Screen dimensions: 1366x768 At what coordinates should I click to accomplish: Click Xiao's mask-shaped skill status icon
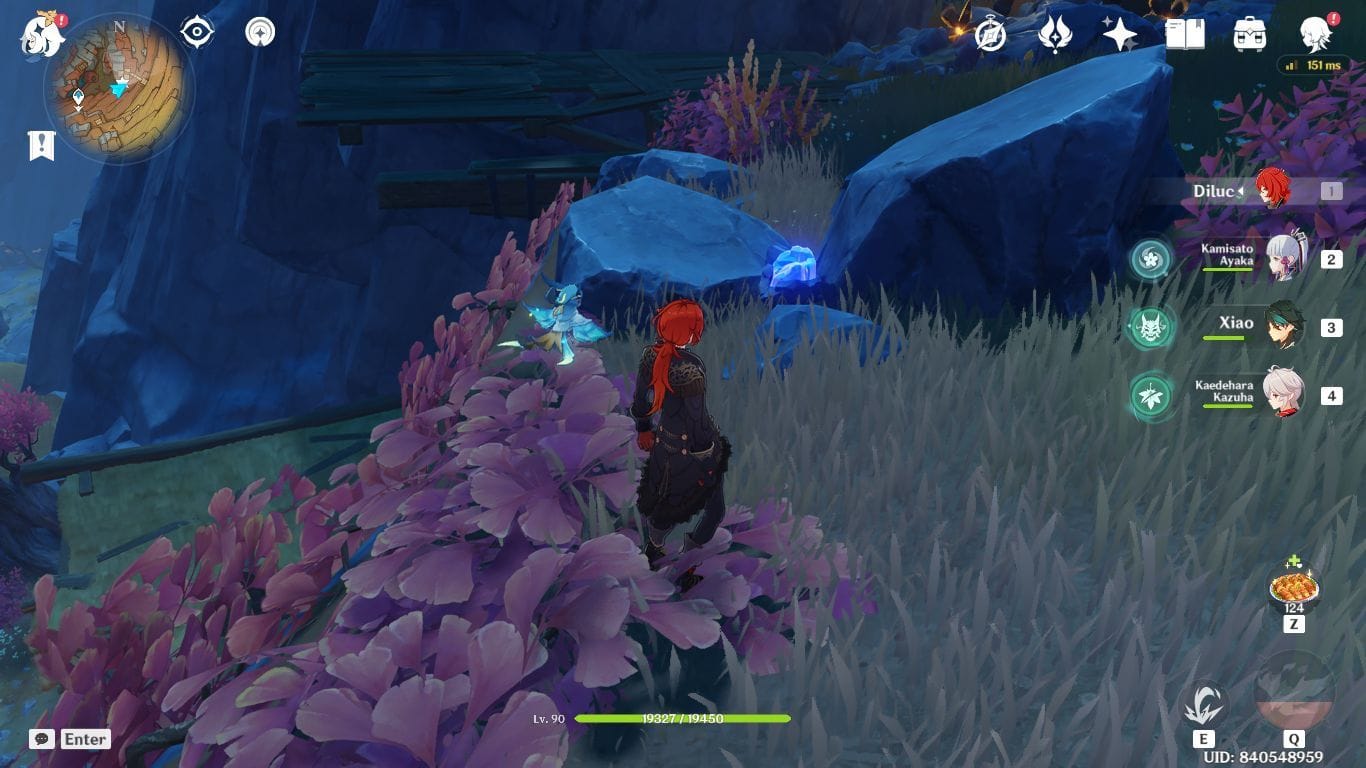tap(1152, 326)
